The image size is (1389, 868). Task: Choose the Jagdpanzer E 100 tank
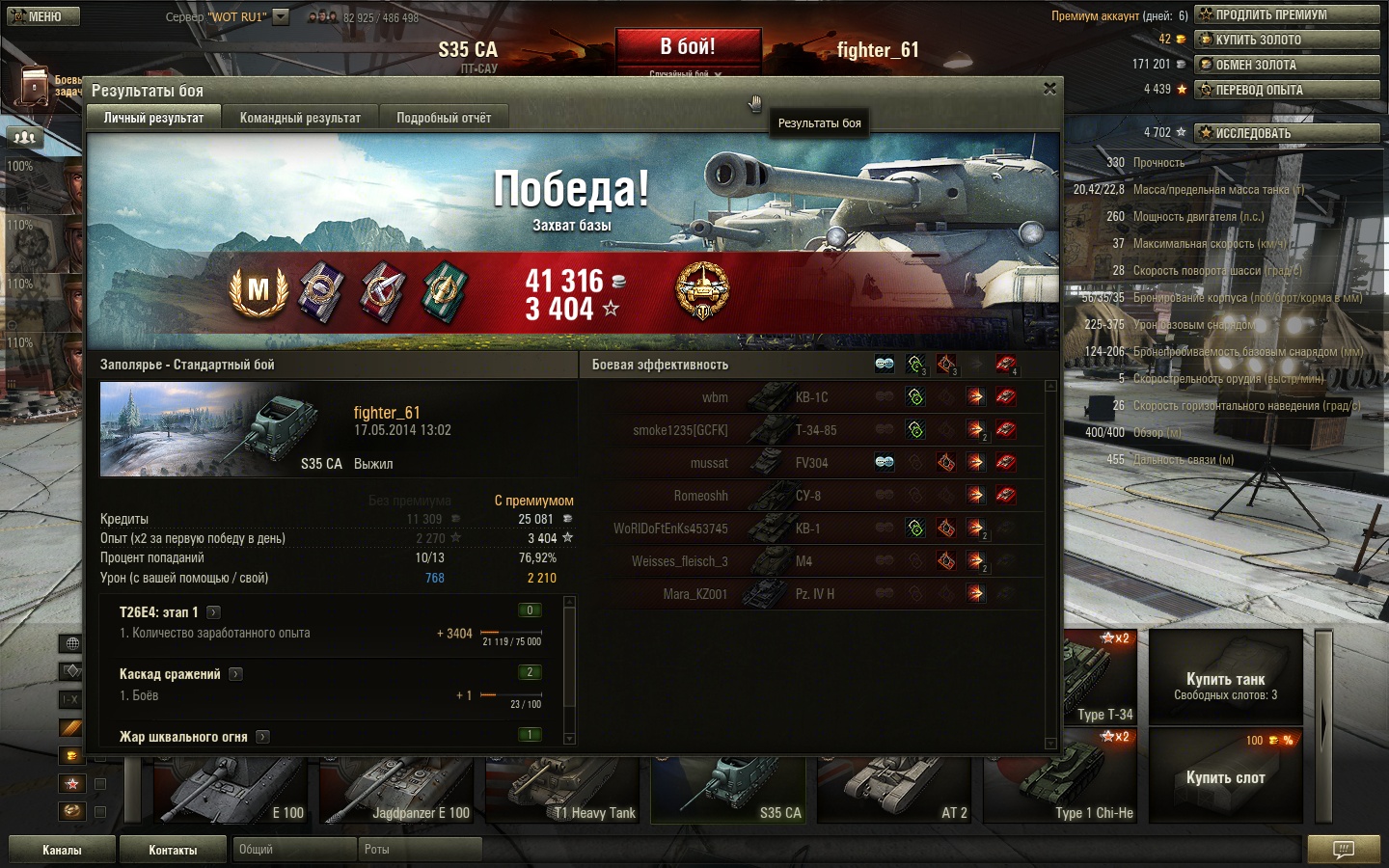395,789
